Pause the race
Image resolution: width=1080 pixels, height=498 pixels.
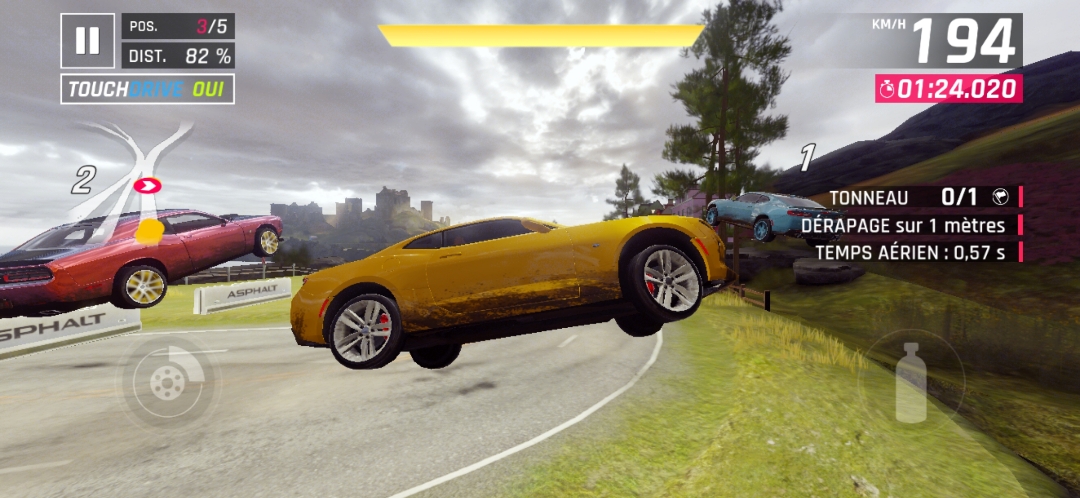click(88, 41)
